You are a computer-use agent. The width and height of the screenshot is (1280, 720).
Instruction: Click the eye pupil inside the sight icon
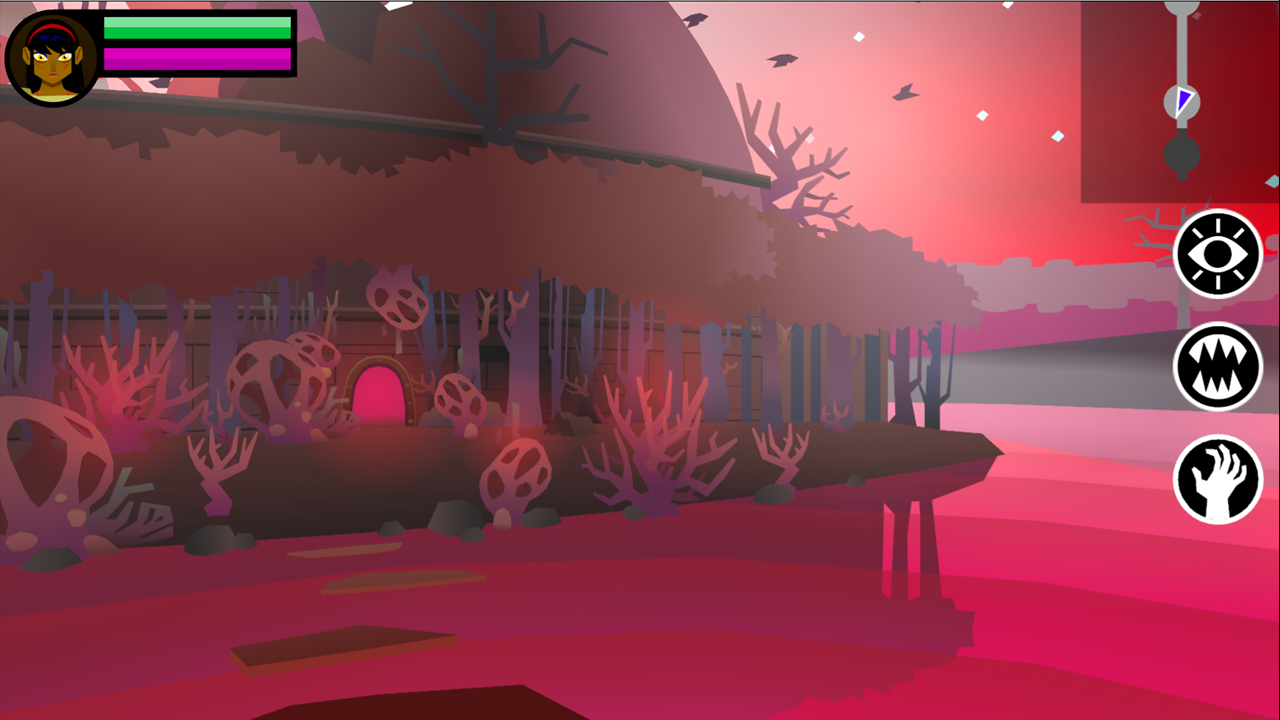[x=1217, y=254]
